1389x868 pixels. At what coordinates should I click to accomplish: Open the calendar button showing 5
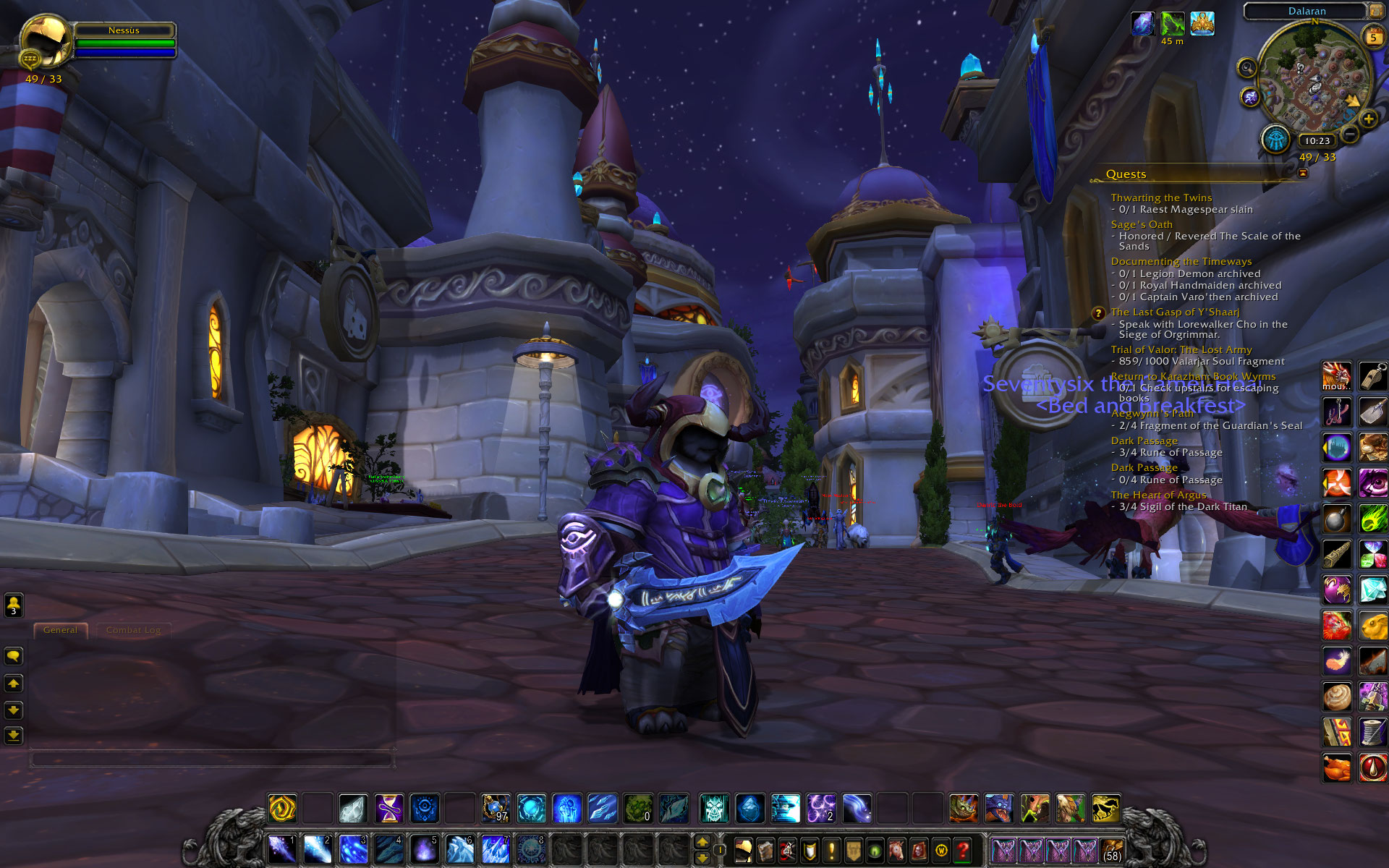tap(1372, 37)
